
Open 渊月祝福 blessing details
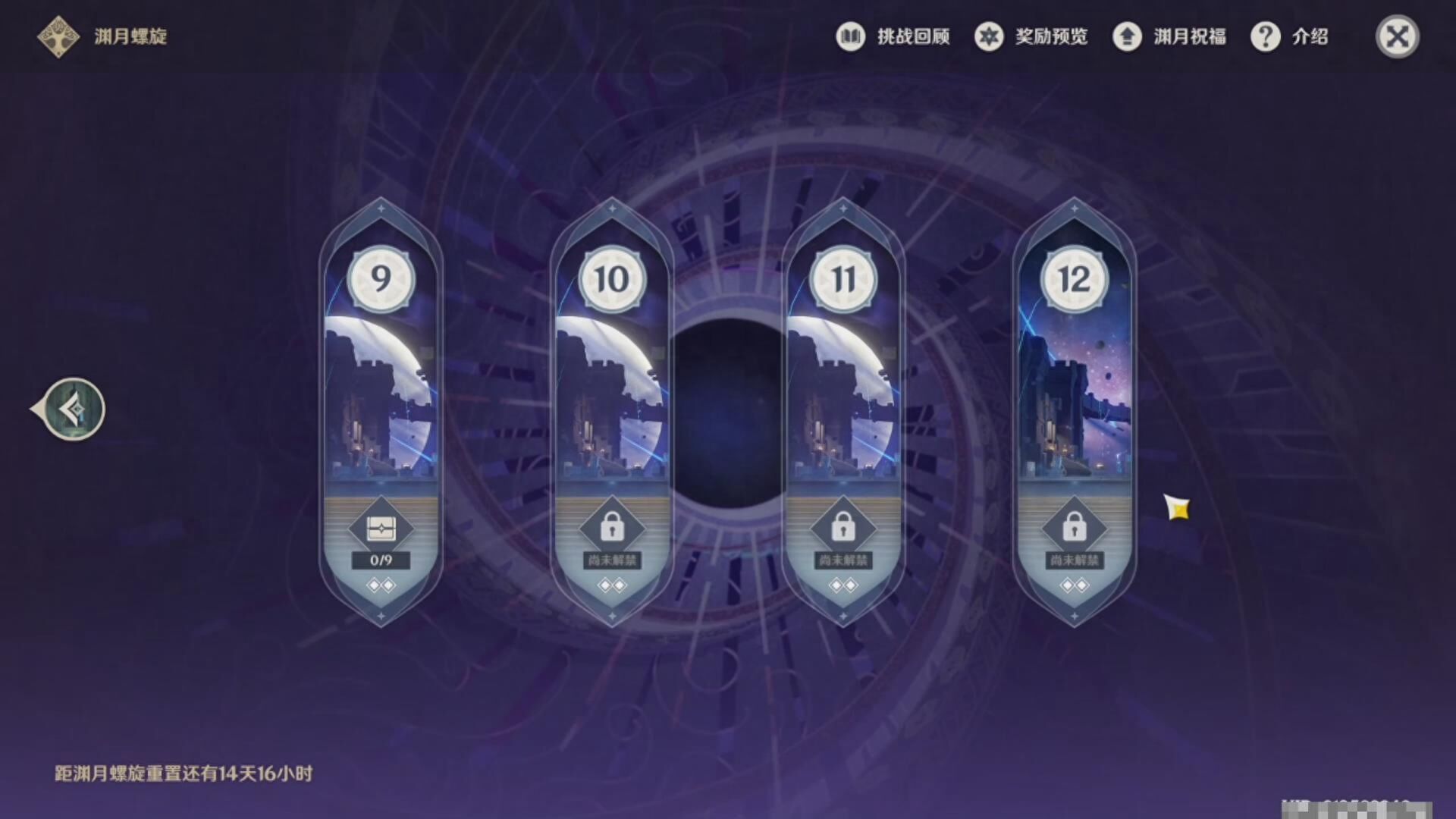(x=1169, y=36)
